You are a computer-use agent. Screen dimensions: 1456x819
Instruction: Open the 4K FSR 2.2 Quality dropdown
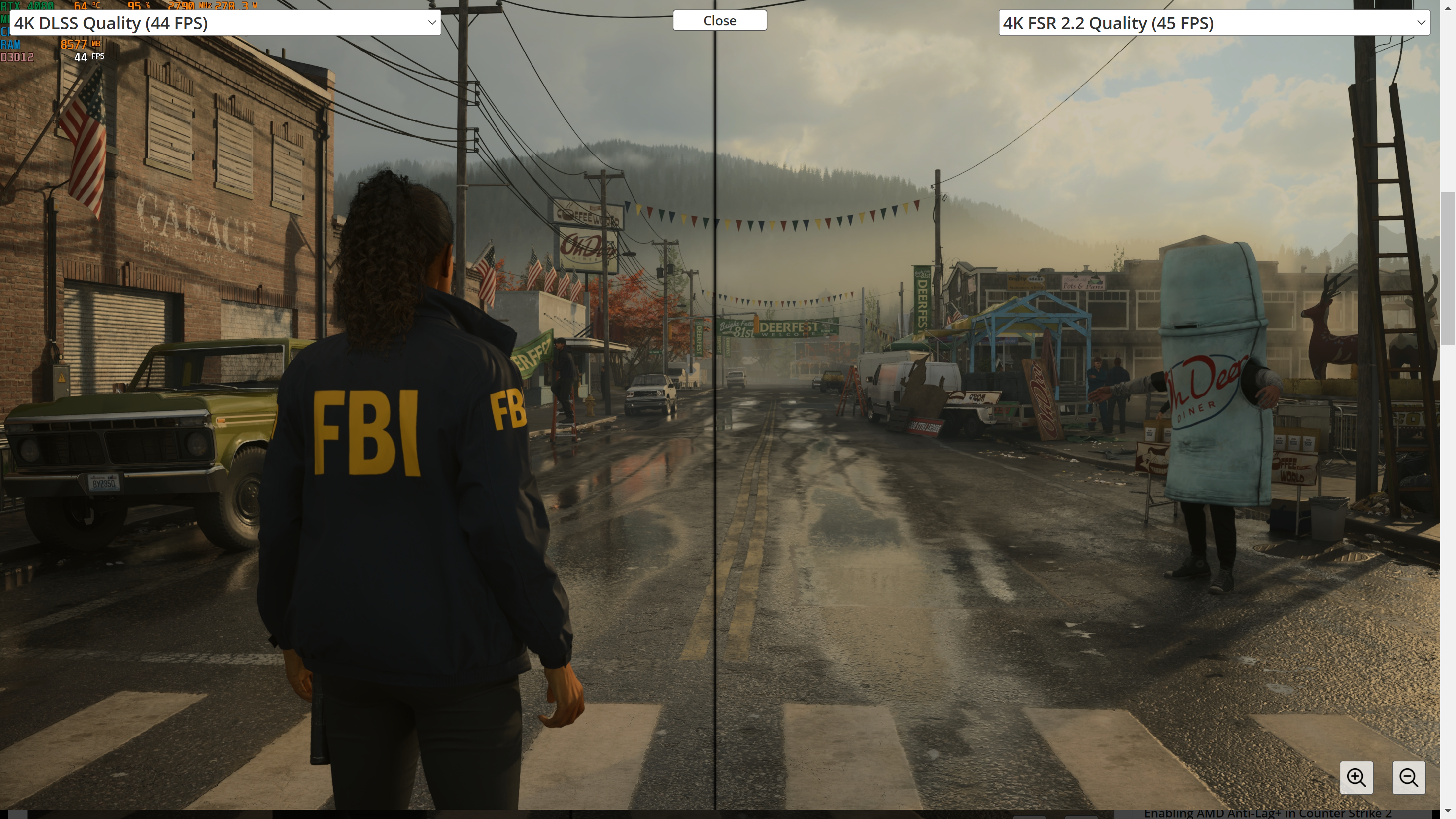tap(1213, 23)
